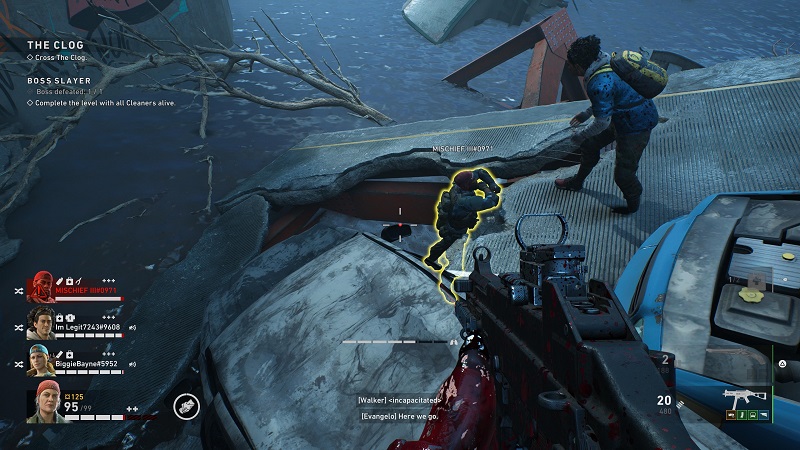Viewport: 800px width, 450px height.
Task: Click the orange weapon attachment slot
Action: tap(730, 417)
